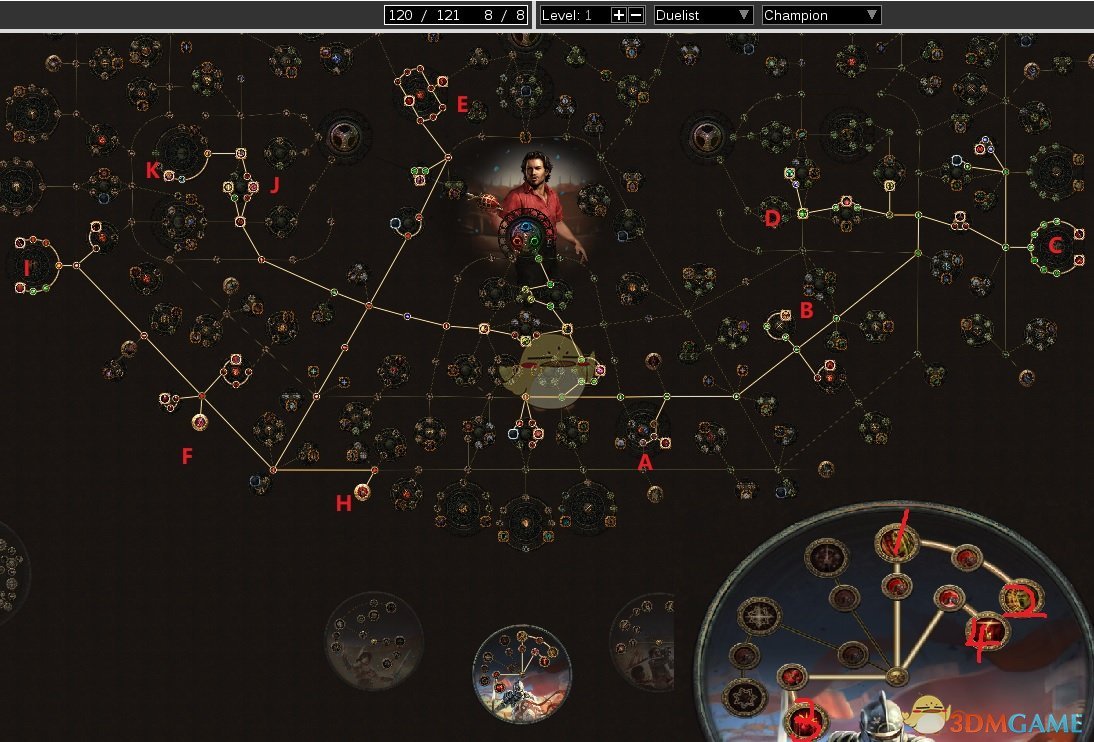
Task: Increase the level with the plus button
Action: pos(618,15)
